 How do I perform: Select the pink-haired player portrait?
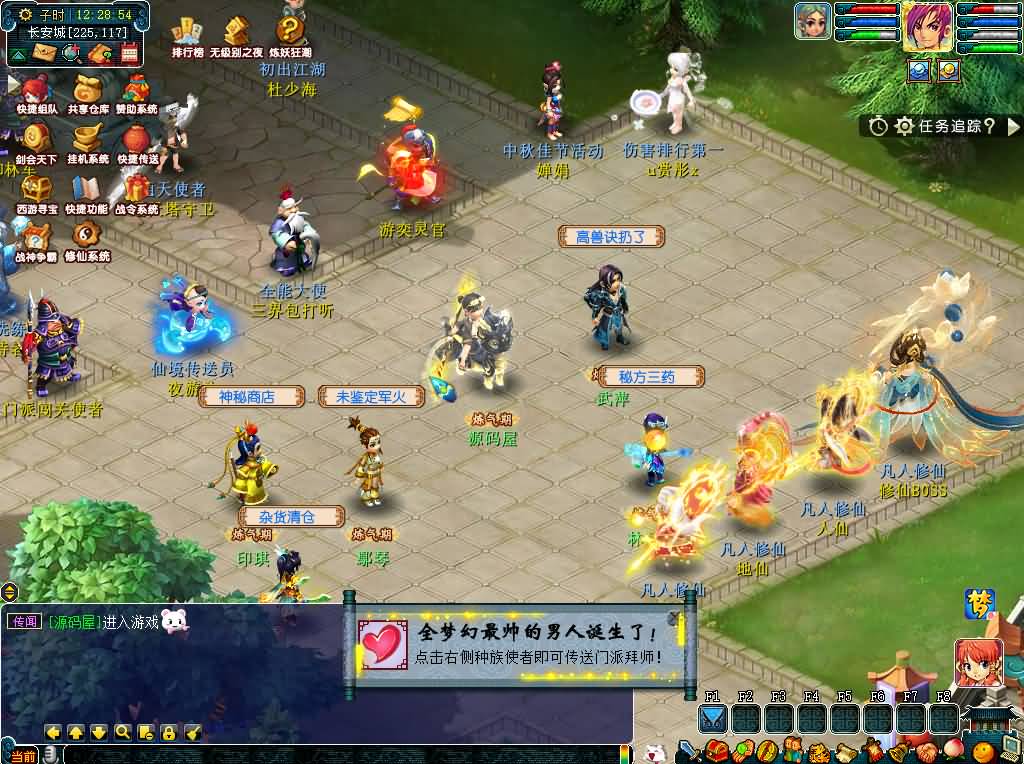click(x=927, y=26)
